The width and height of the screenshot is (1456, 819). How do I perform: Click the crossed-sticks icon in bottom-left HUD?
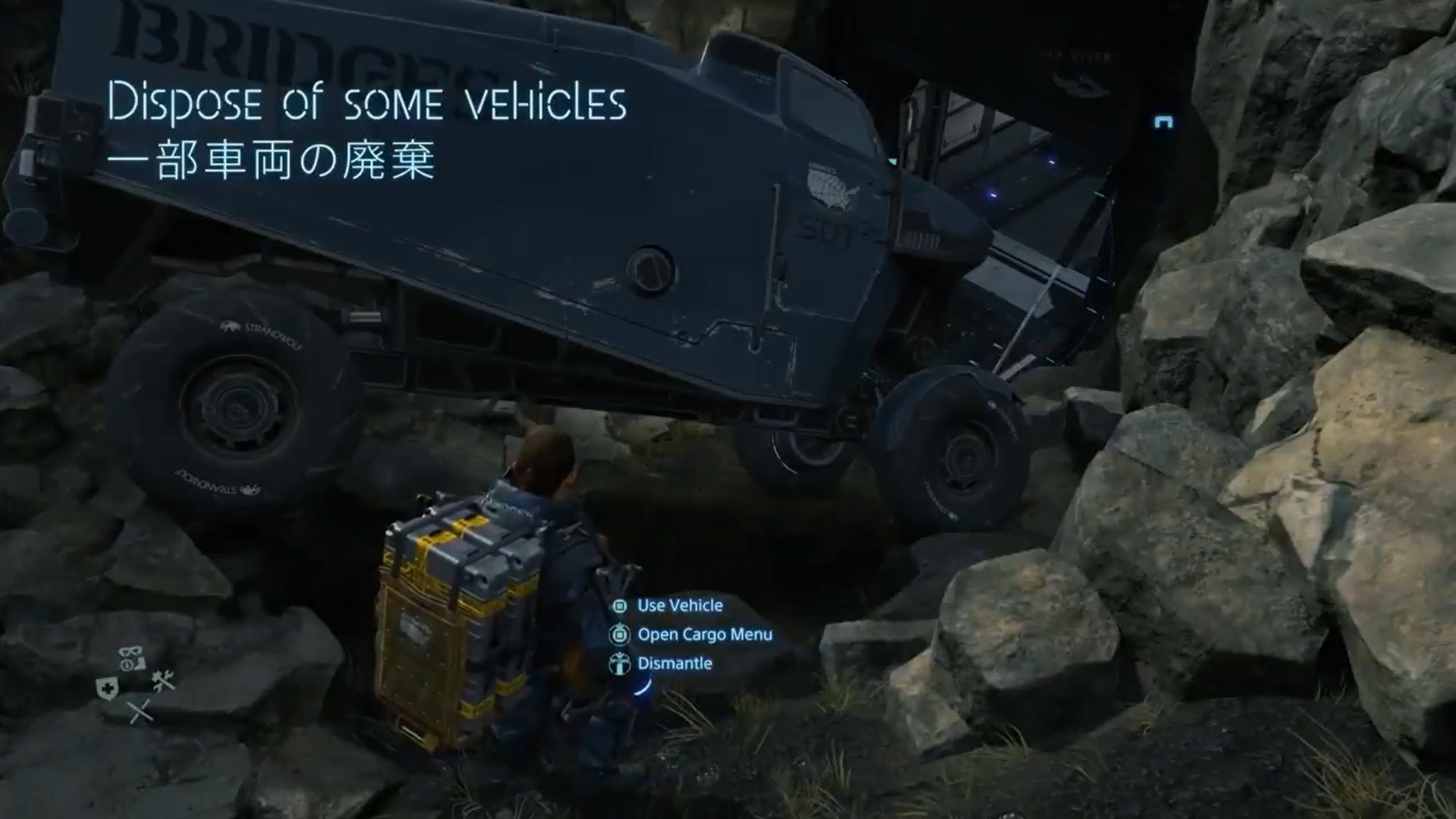[140, 711]
